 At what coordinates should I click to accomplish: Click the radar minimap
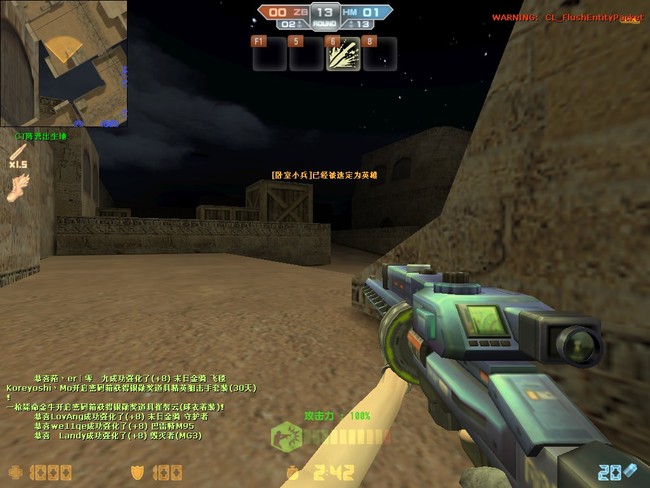pos(67,65)
